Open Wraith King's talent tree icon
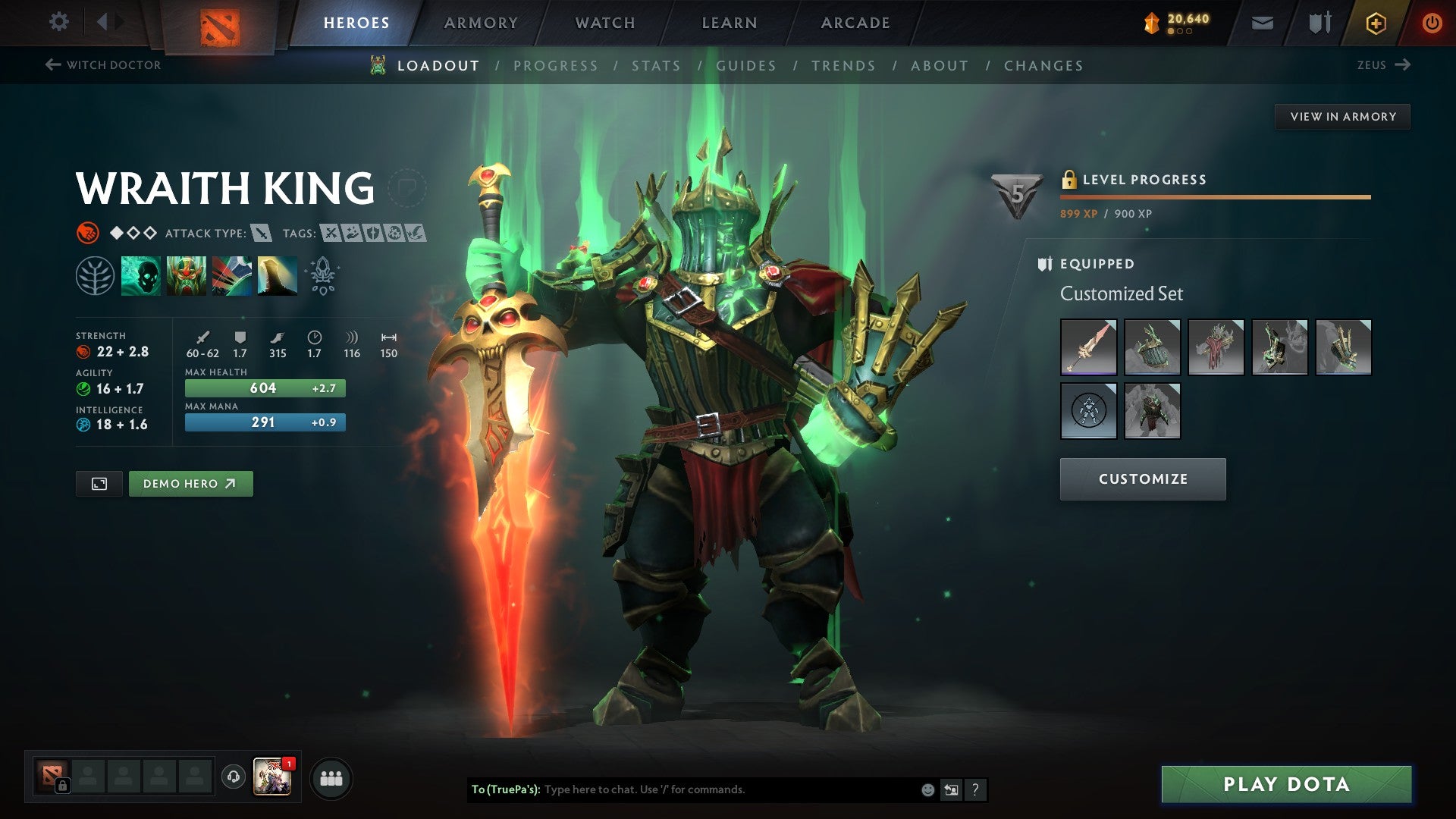The width and height of the screenshot is (1456, 819). [x=96, y=276]
